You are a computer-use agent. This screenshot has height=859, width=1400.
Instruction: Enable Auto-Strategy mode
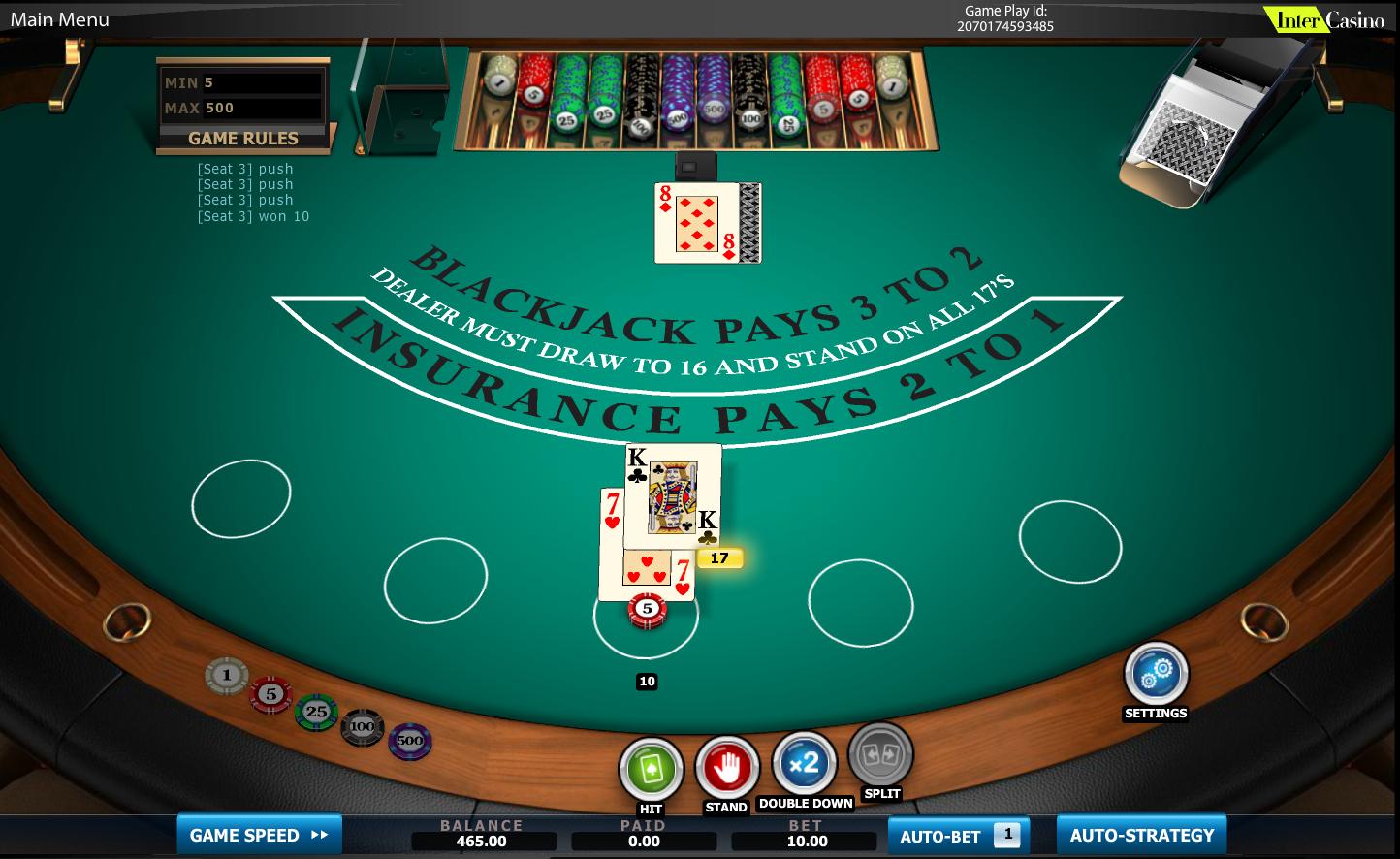coord(1141,834)
